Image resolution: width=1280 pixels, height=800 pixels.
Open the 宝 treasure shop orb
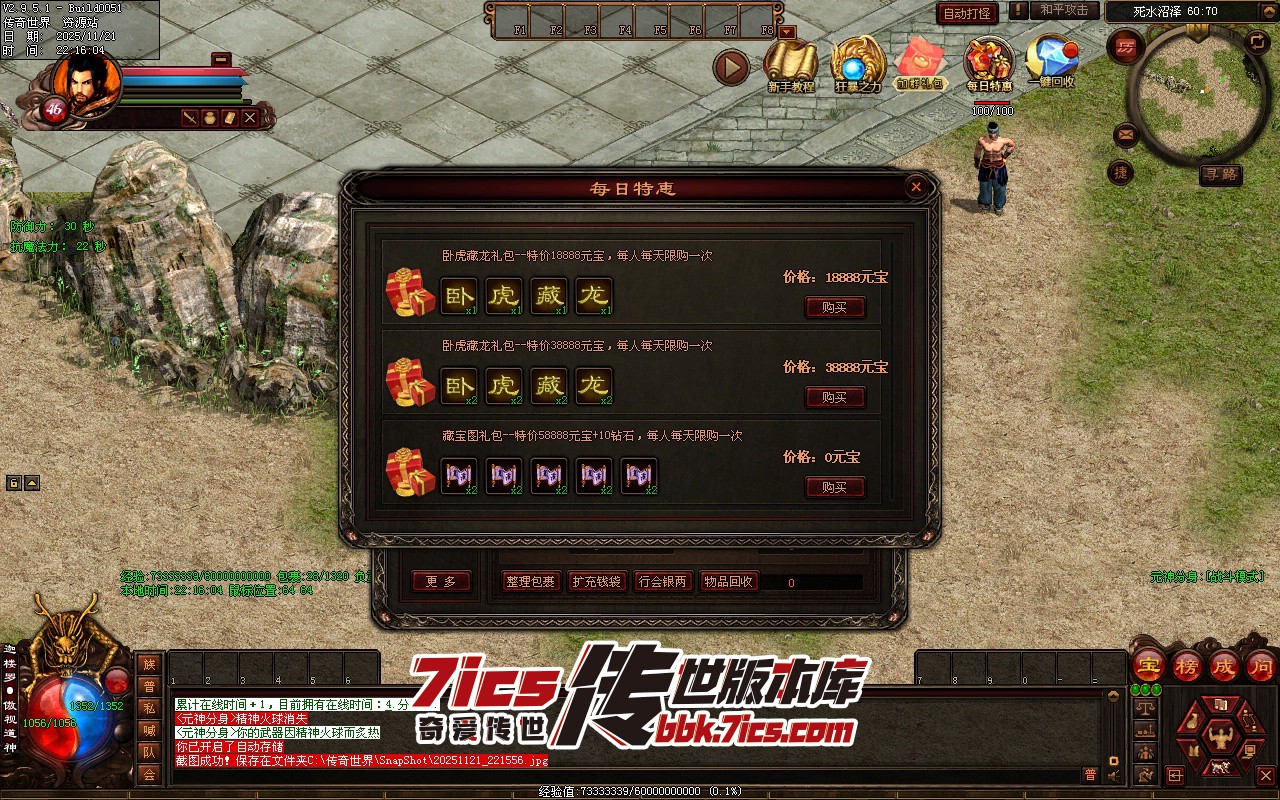[1149, 665]
